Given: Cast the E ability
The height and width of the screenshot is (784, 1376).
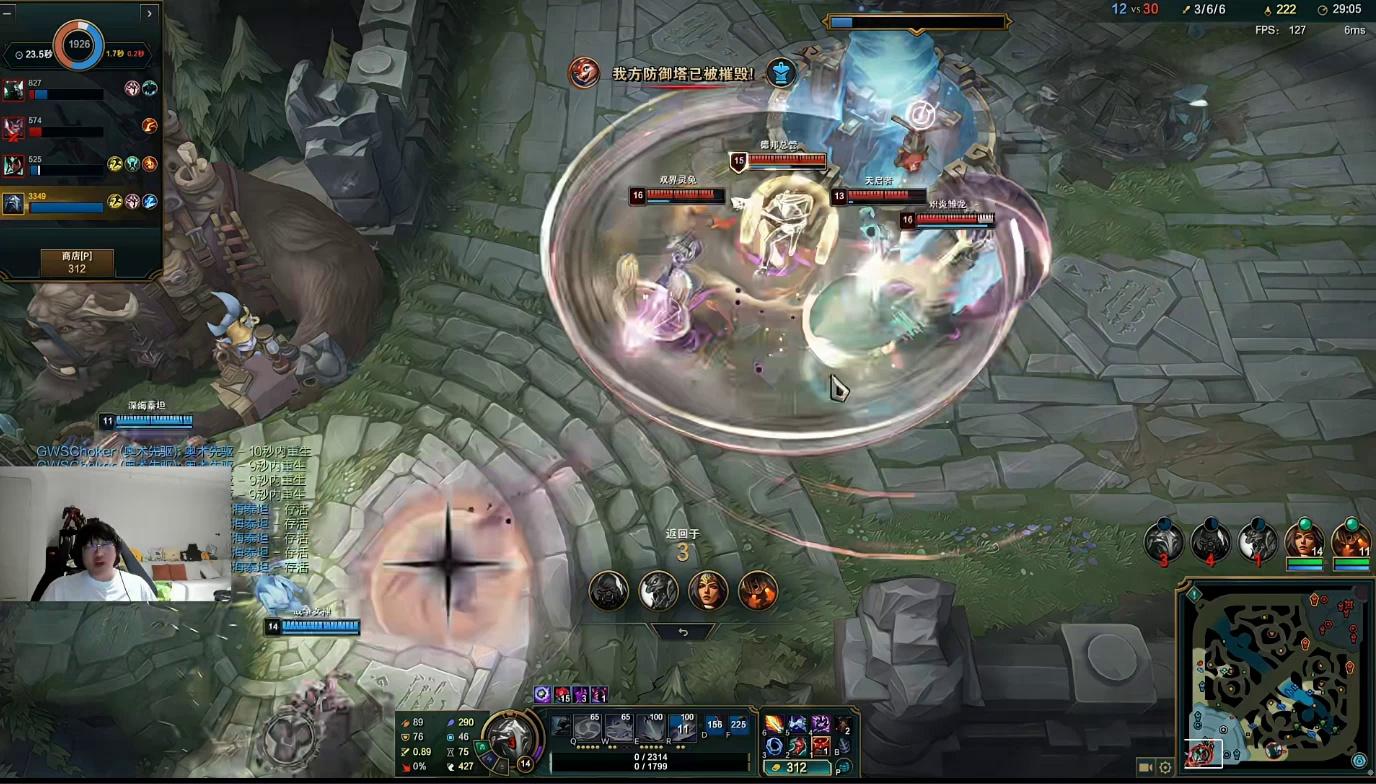Looking at the screenshot, I should (x=652, y=727).
